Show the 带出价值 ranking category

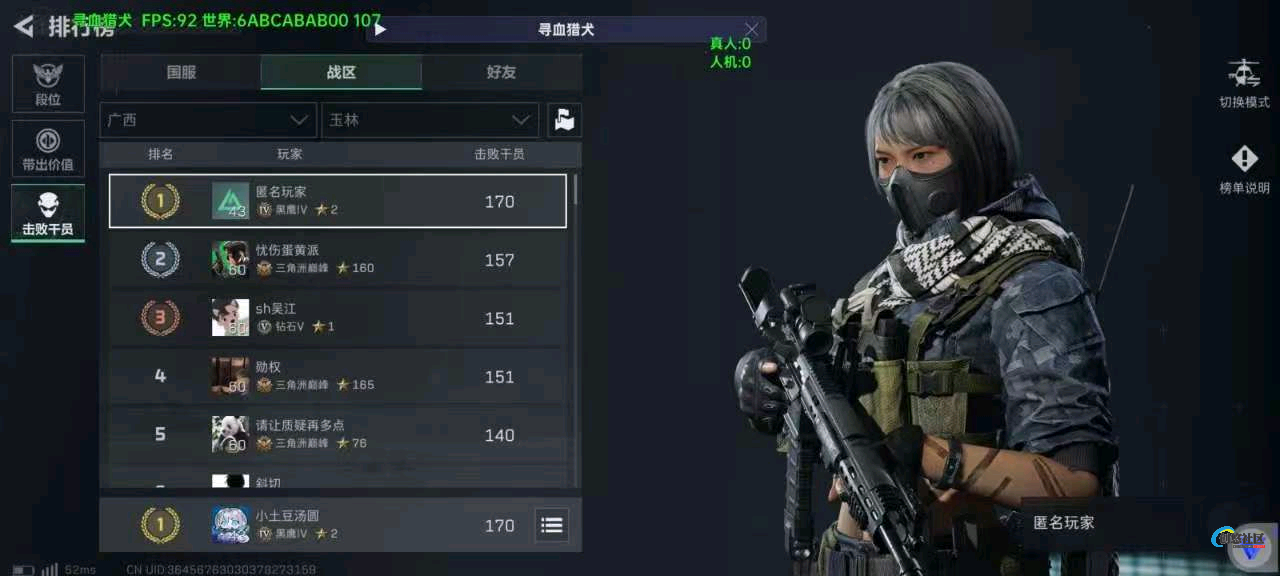point(48,148)
